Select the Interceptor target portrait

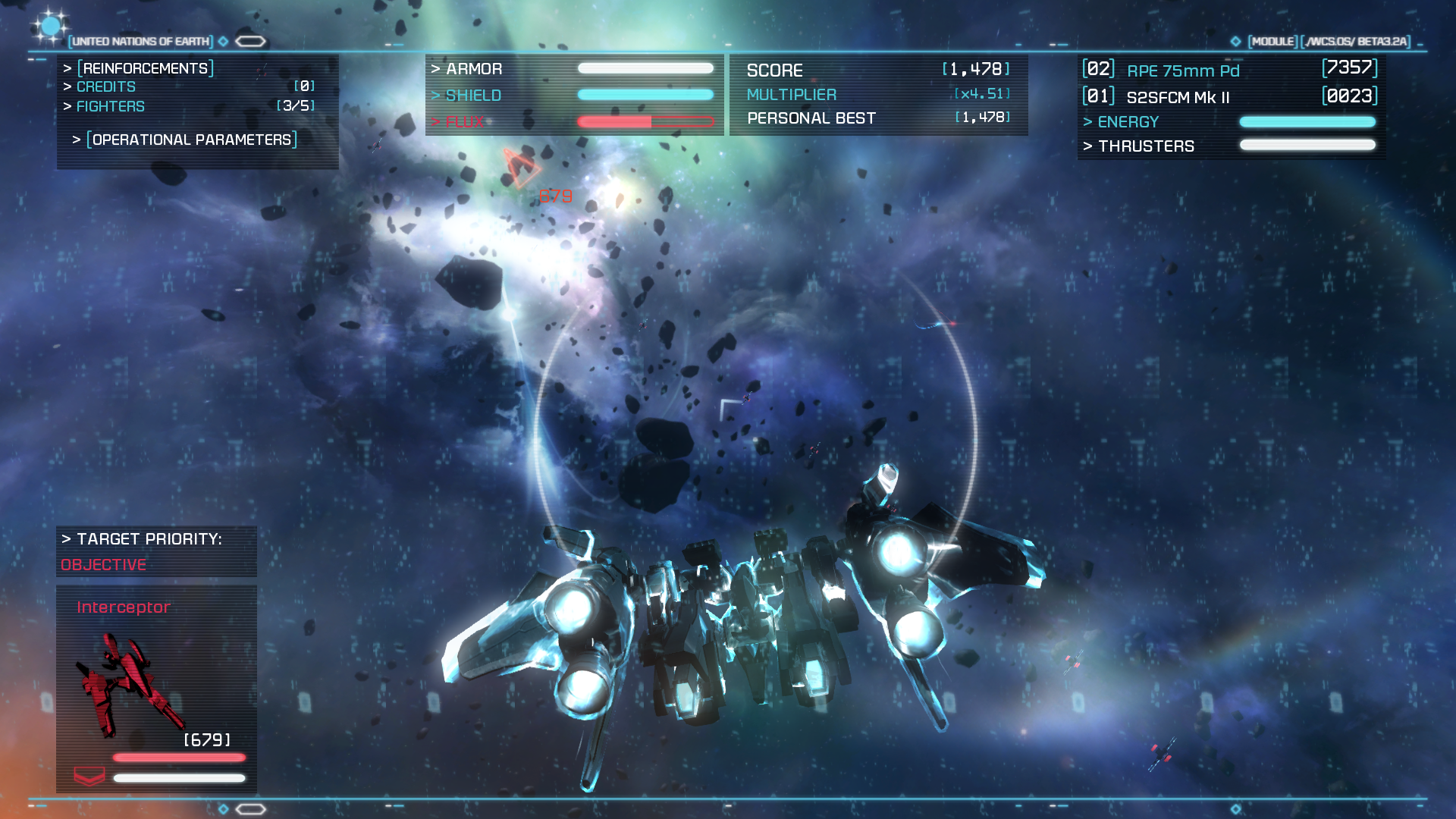(130, 686)
